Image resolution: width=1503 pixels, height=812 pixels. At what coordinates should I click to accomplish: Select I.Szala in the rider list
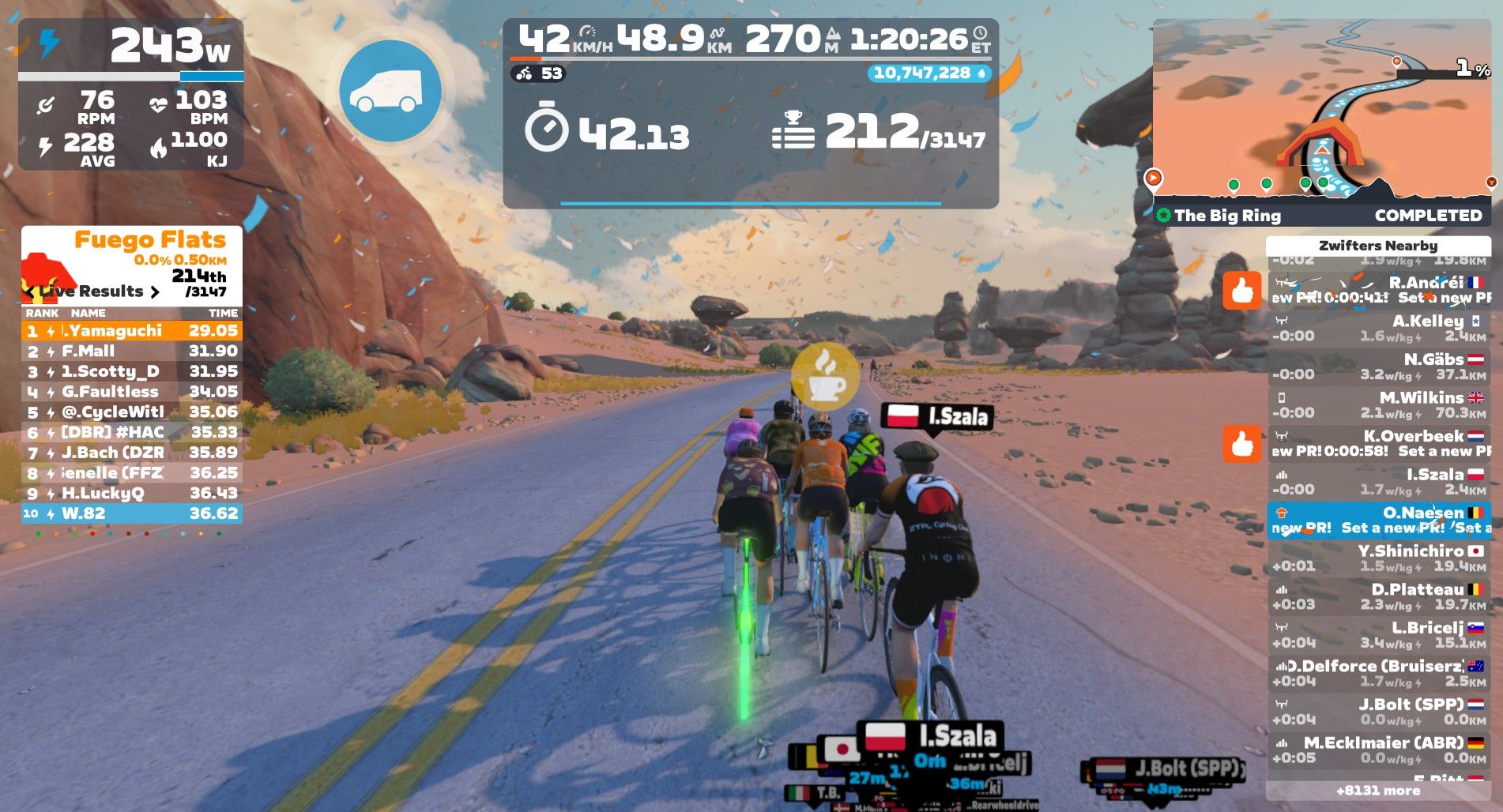(1379, 482)
